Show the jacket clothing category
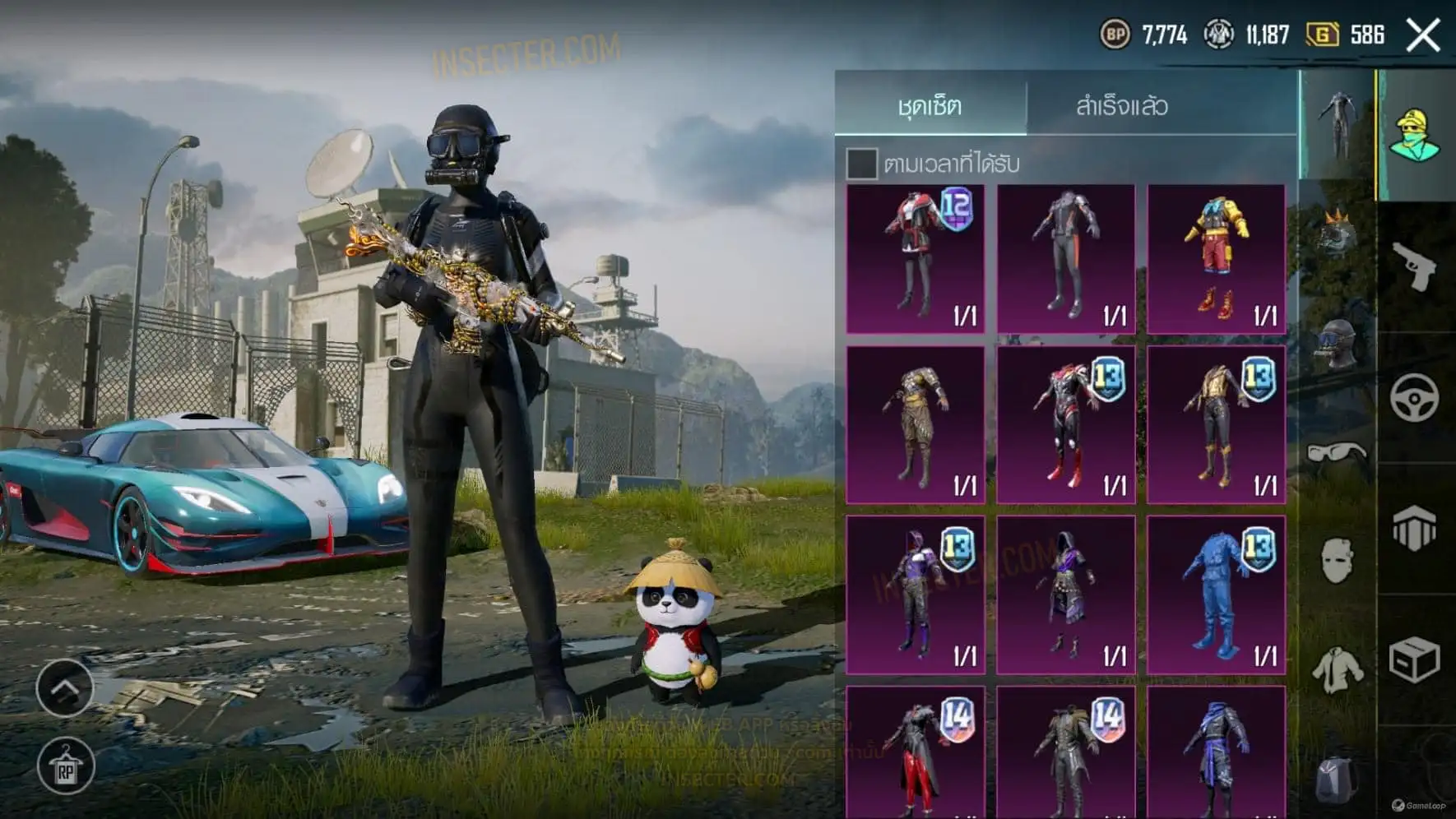Screen dimensions: 1456x819 tap(1336, 669)
